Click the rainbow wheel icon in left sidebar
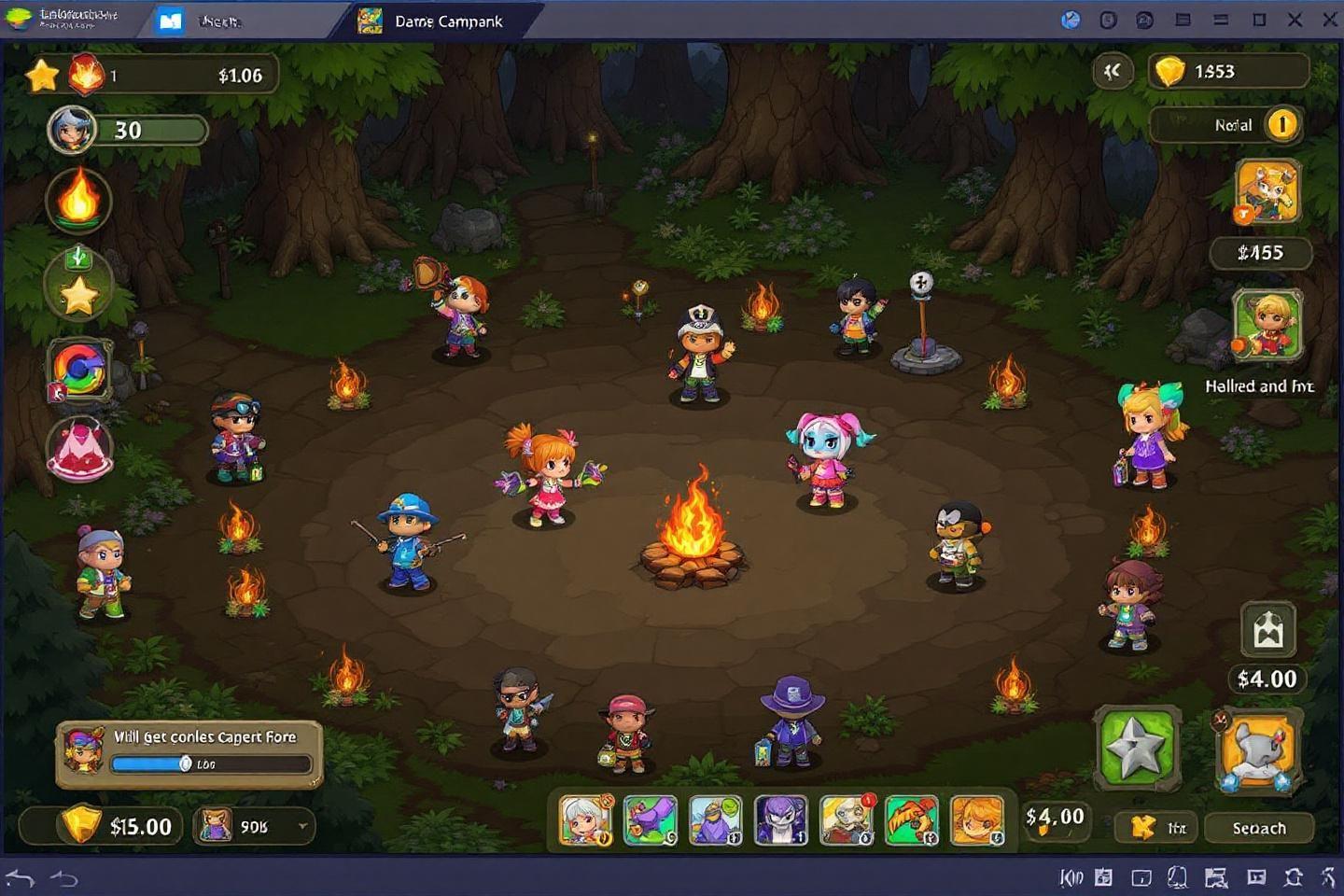 tap(79, 371)
